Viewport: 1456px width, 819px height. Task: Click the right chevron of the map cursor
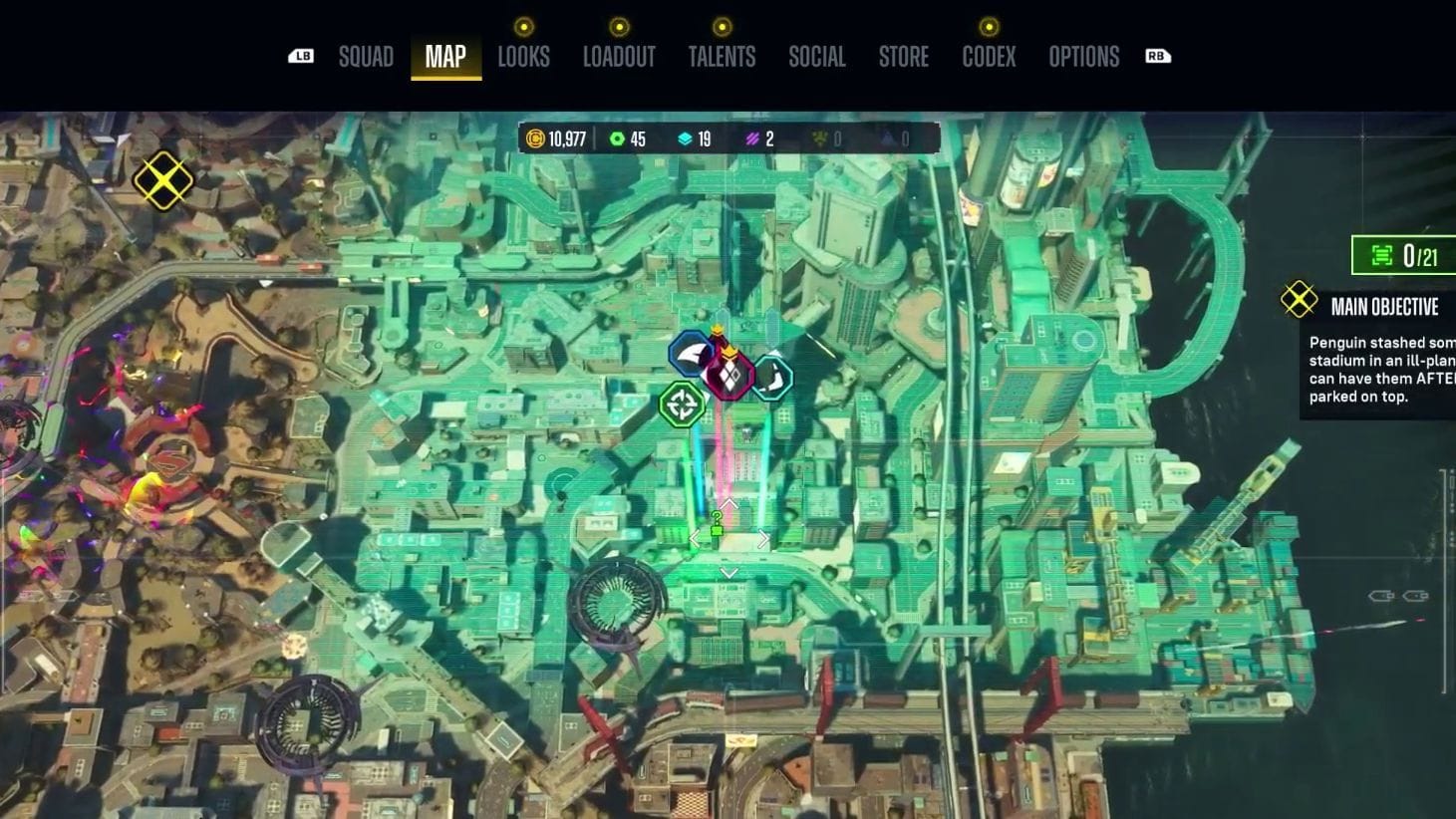[x=764, y=538]
